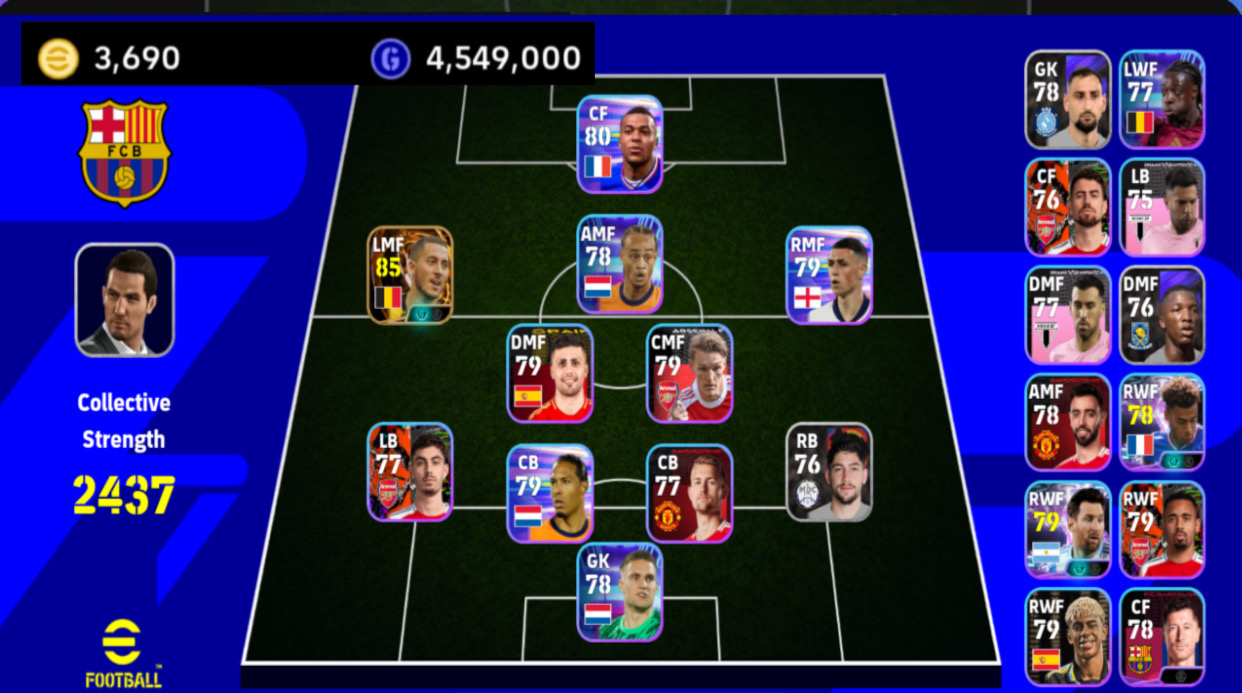Choose the CF 76 substitute card

(x=1068, y=207)
